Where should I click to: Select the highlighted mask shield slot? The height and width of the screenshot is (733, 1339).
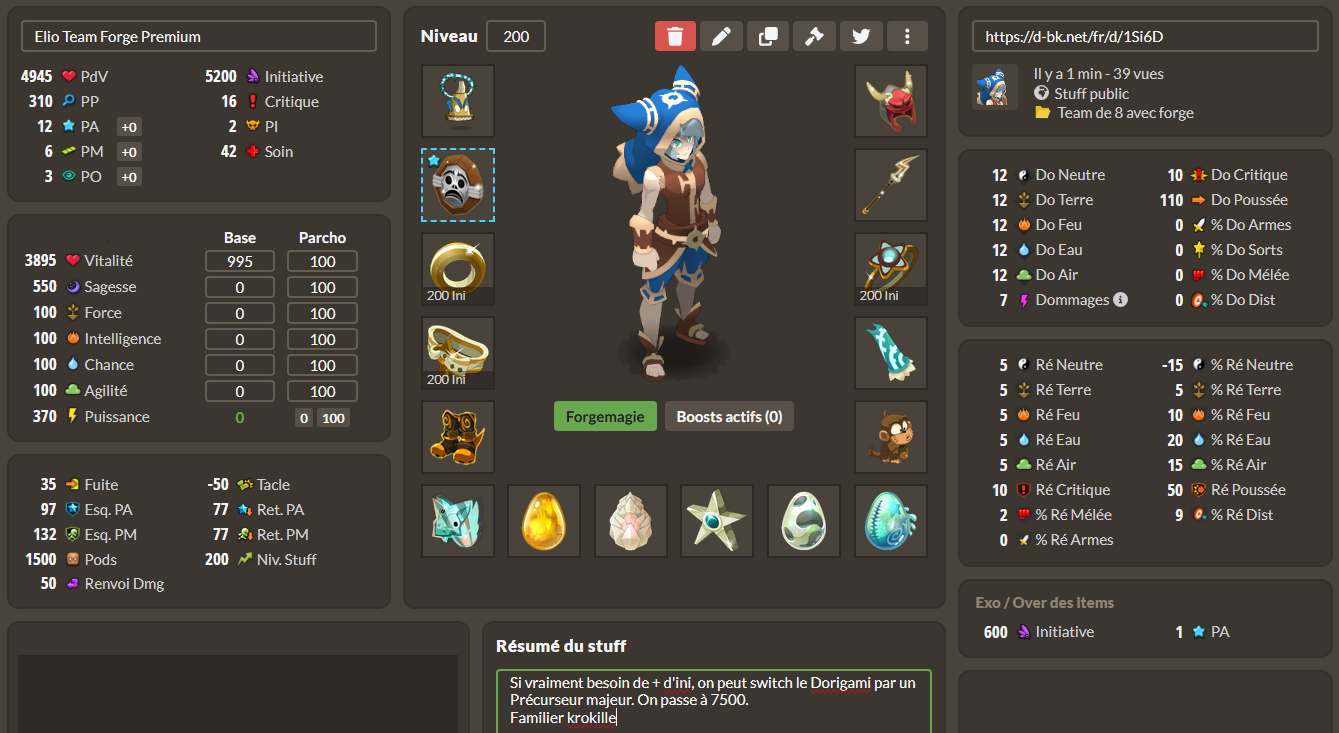tap(458, 185)
